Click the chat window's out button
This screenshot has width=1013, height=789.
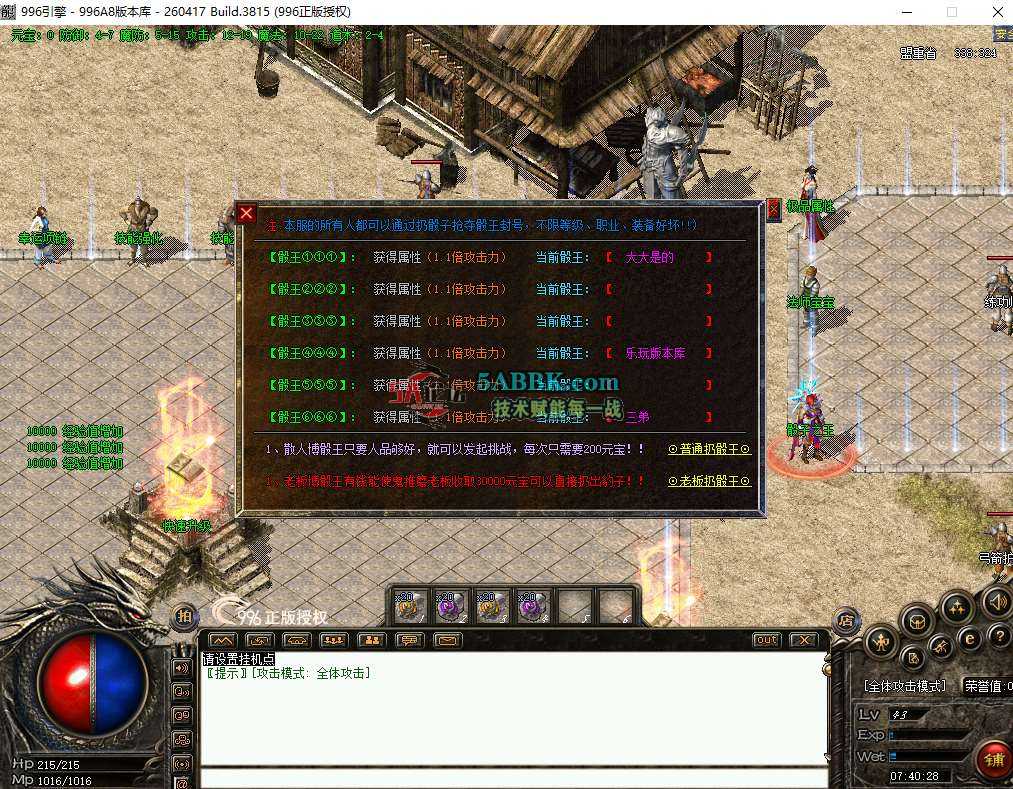[766, 640]
